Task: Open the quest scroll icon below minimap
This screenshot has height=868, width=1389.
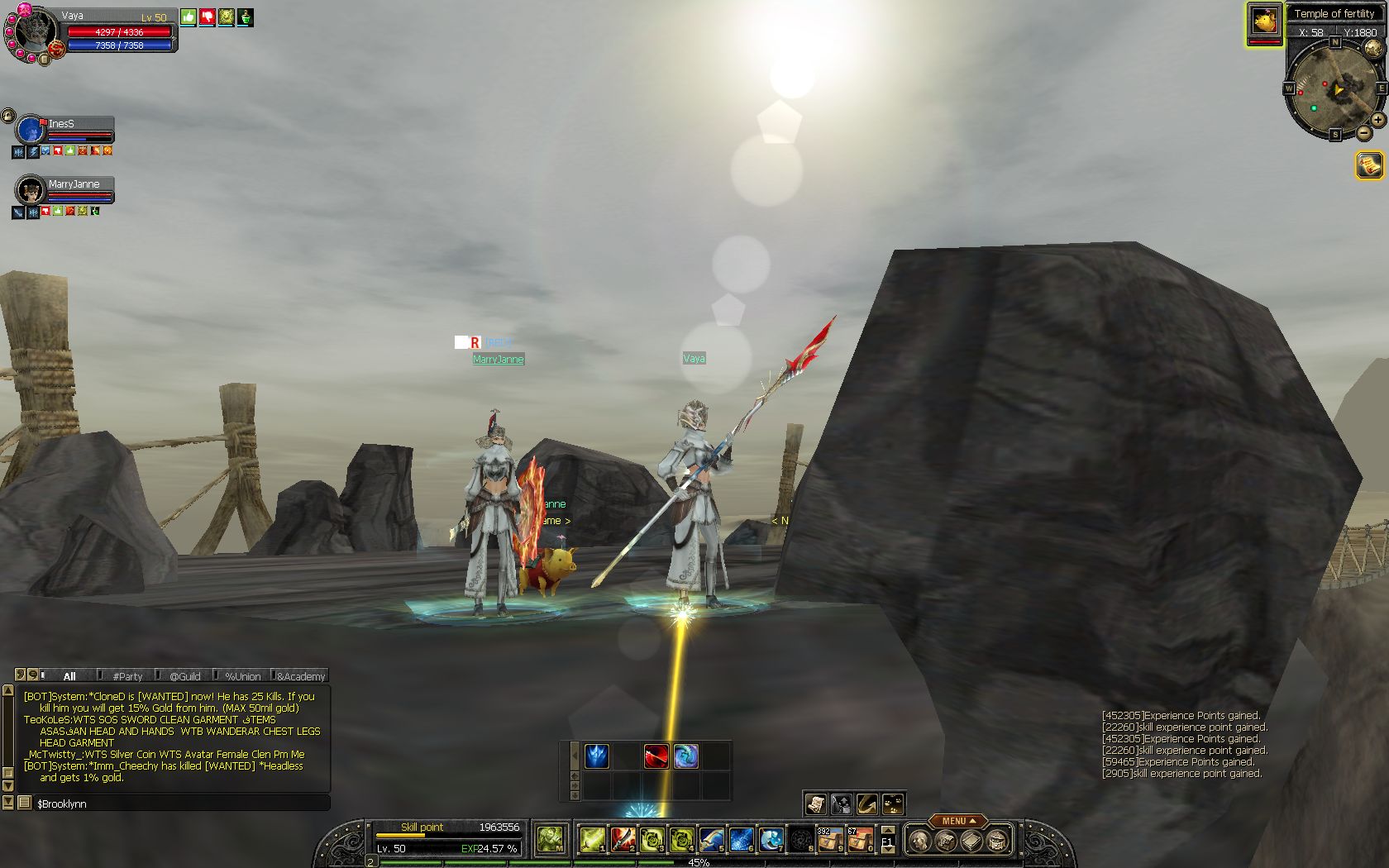Action: [x=1369, y=165]
